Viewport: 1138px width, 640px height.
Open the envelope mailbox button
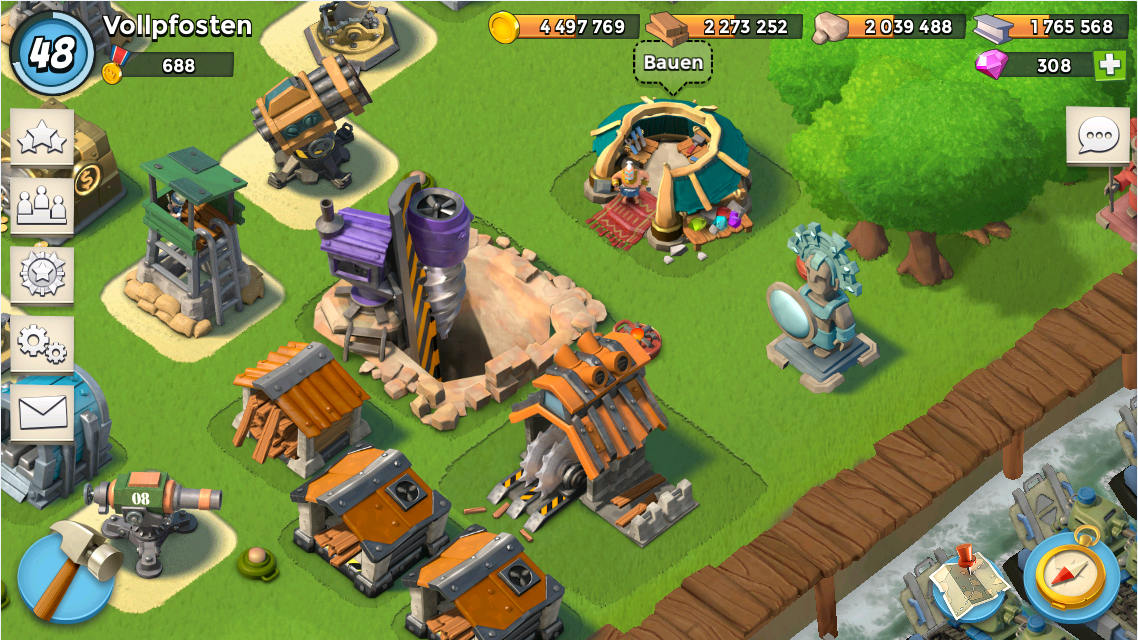[42, 412]
